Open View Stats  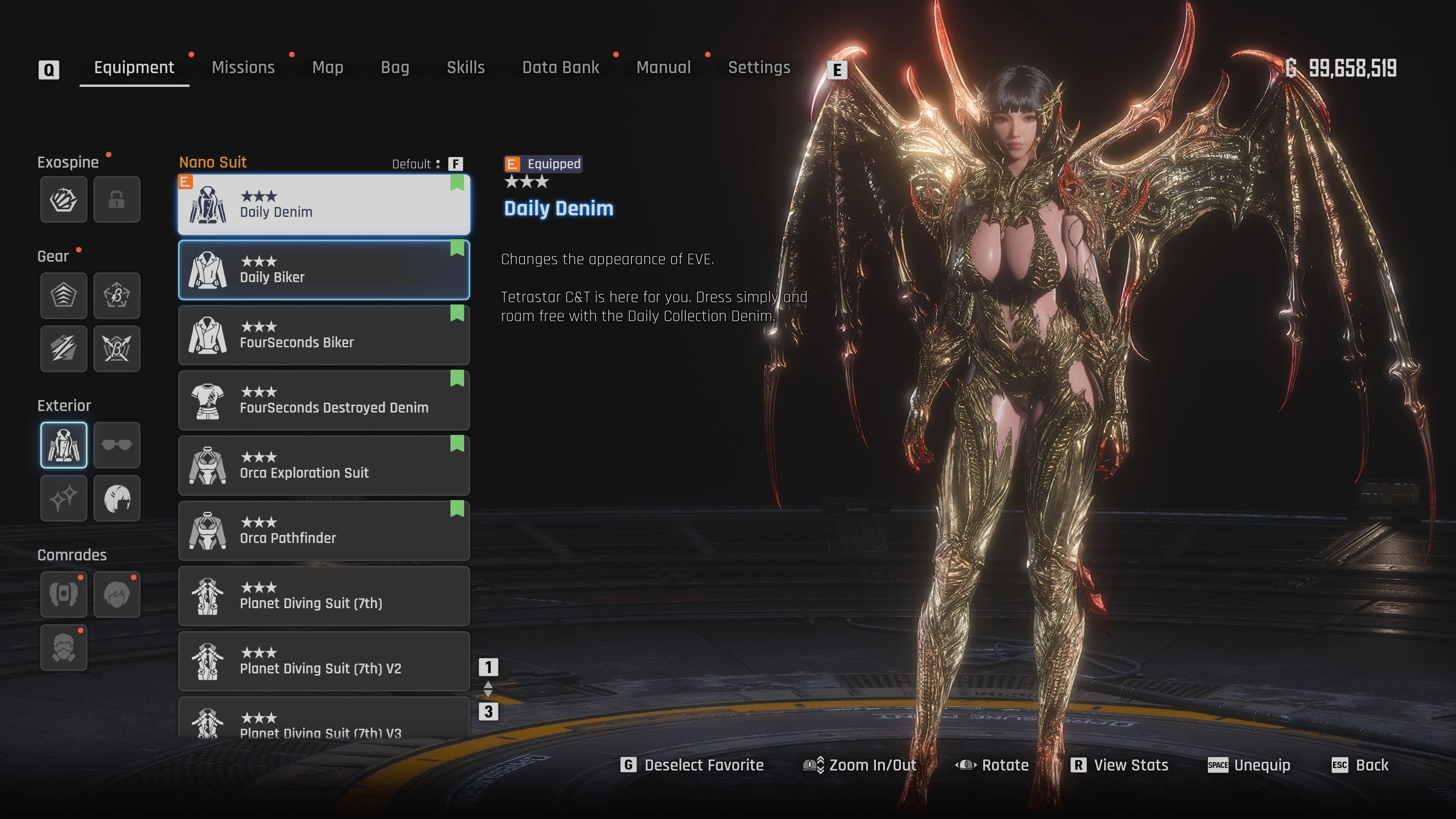[1120, 765]
